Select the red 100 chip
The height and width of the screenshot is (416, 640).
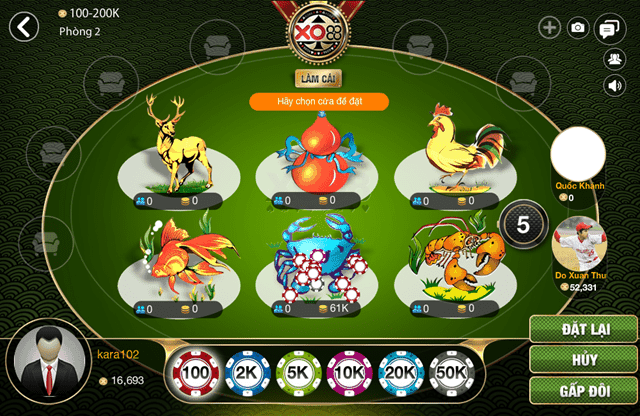(x=194, y=372)
